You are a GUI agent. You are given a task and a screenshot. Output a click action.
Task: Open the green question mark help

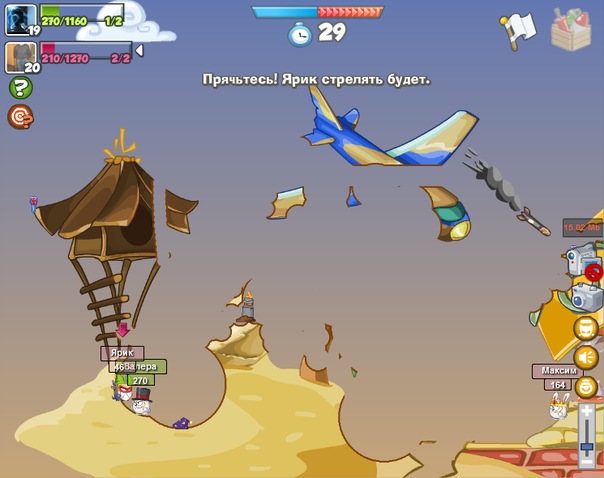coord(20,87)
